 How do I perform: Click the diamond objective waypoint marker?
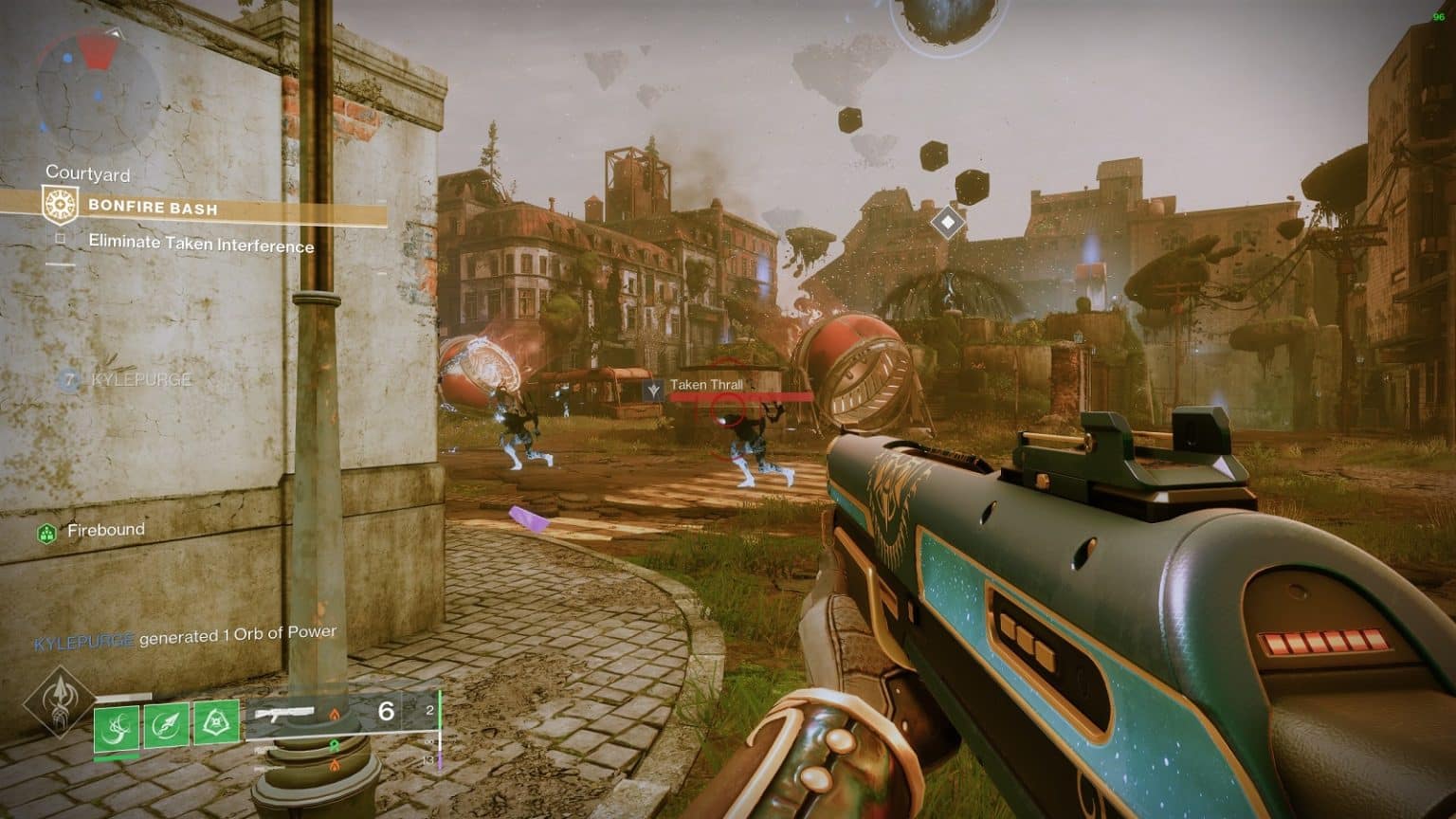coord(947,223)
